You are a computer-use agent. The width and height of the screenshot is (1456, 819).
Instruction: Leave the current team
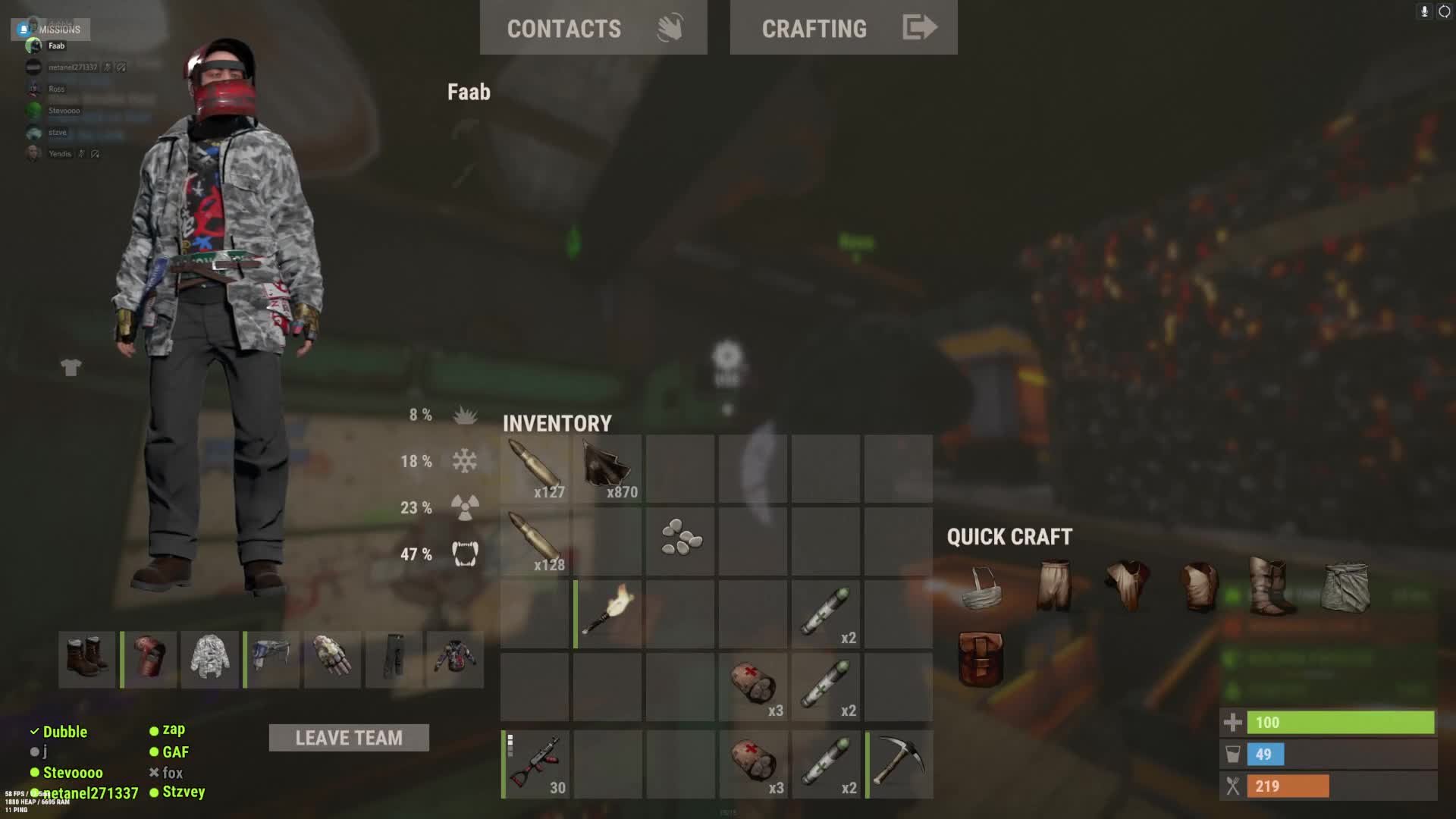coord(349,738)
